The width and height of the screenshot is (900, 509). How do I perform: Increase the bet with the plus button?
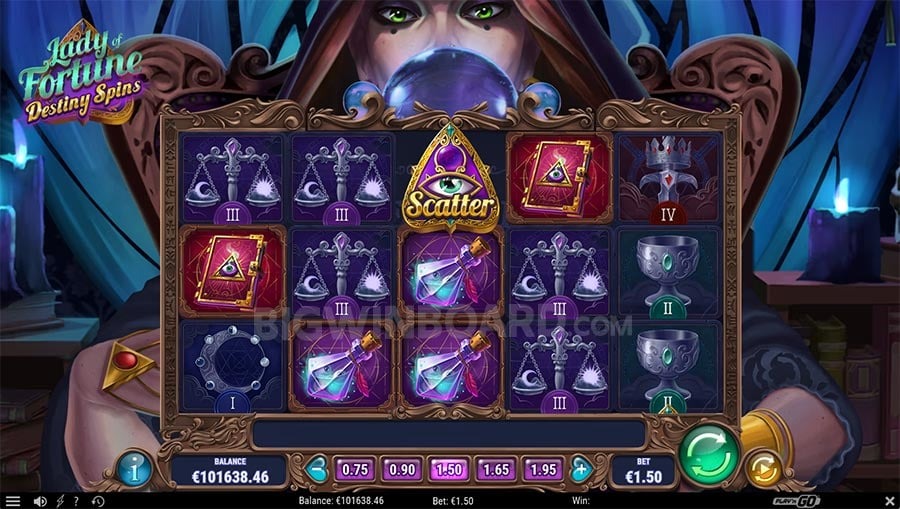click(581, 468)
